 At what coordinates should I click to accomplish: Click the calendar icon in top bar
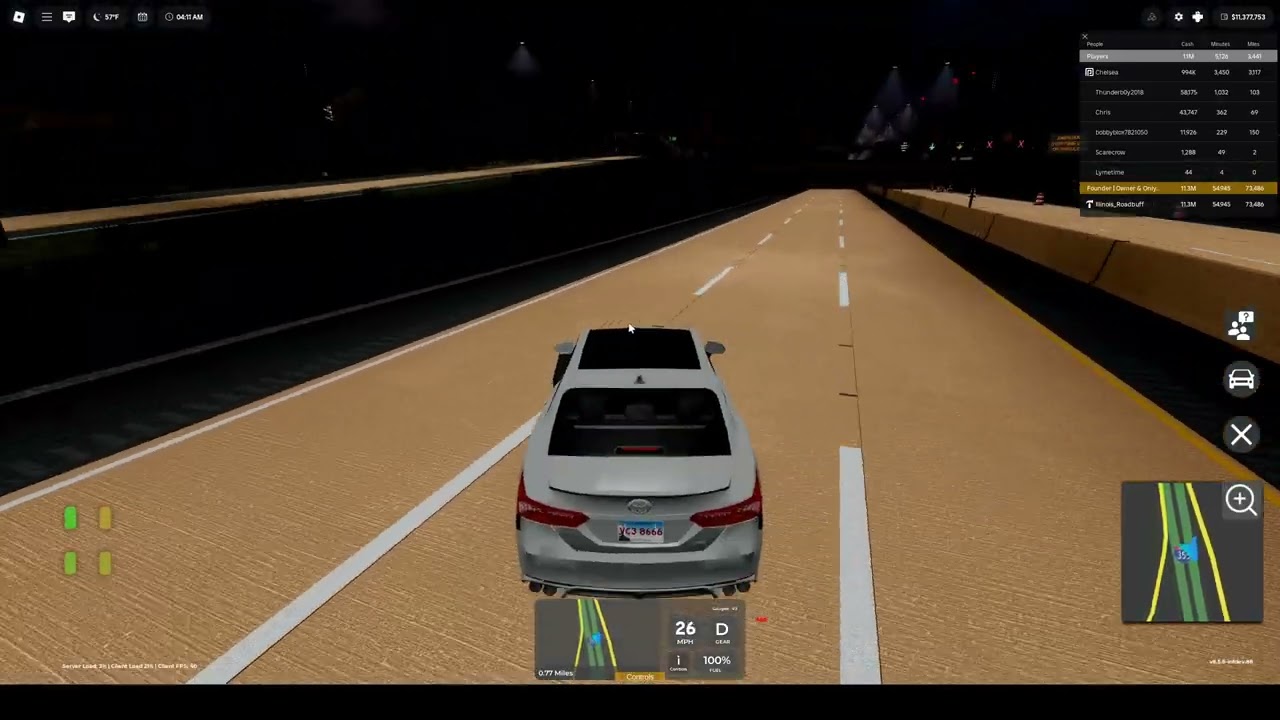142,17
